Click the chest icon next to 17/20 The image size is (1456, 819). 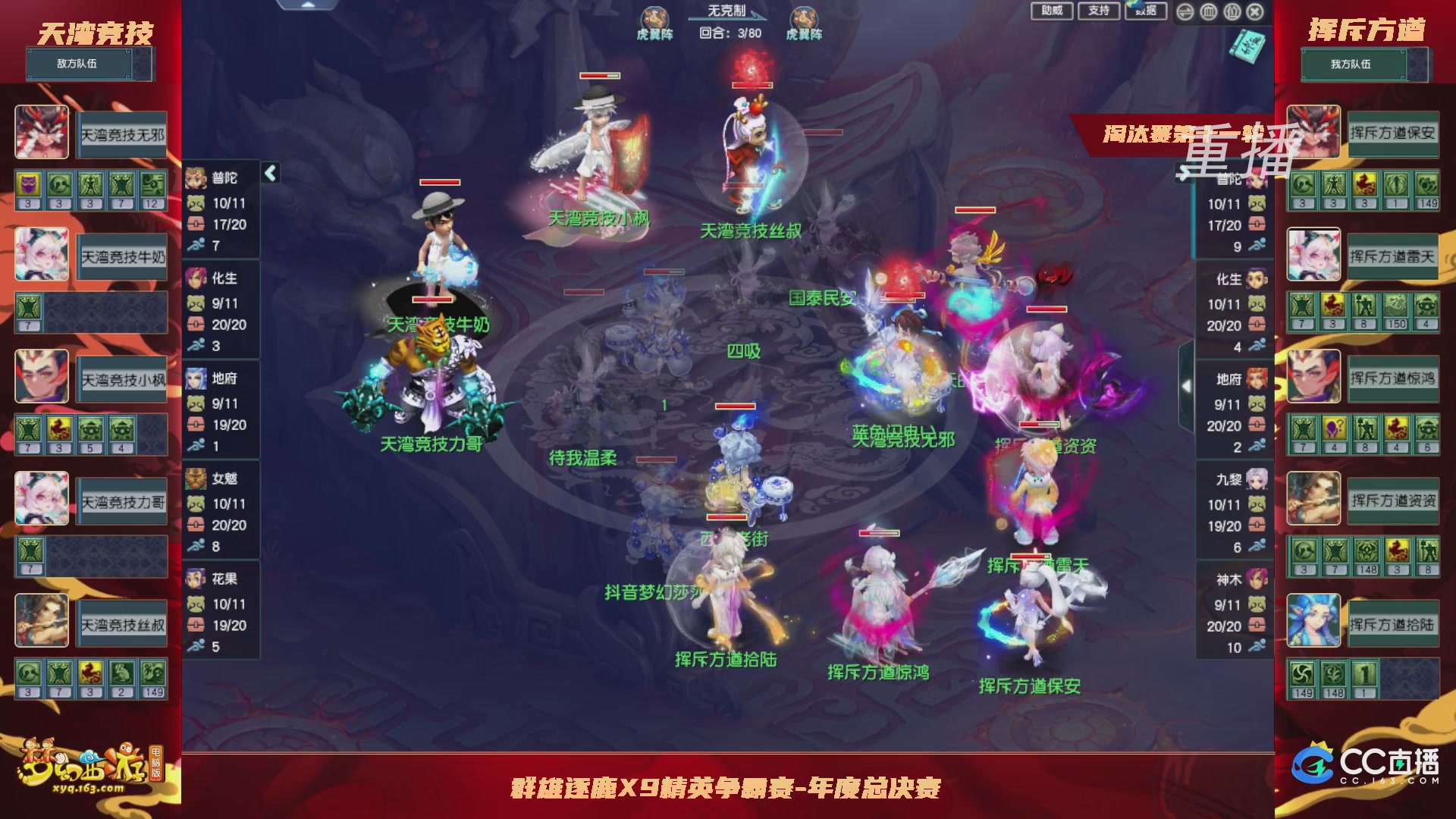point(196,224)
